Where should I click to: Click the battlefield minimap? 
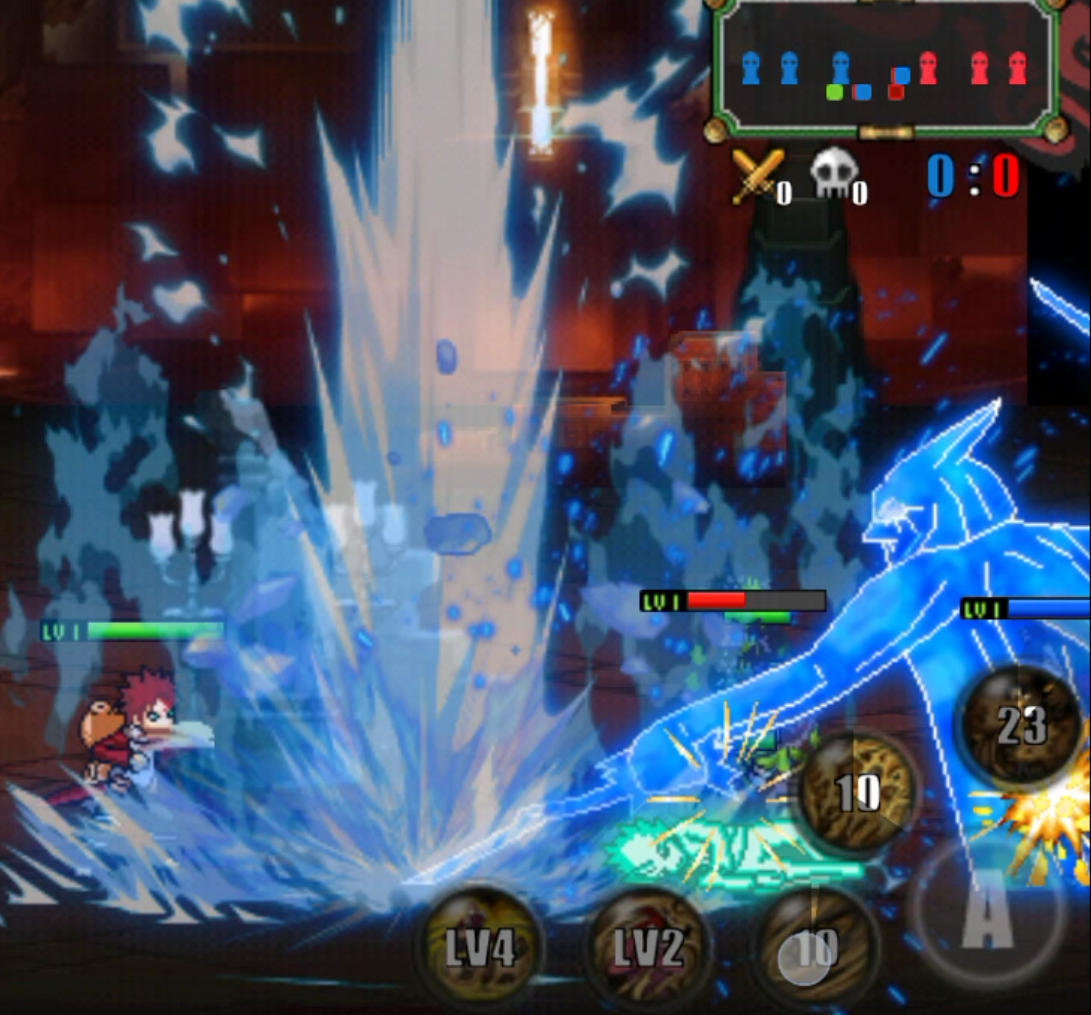click(885, 70)
